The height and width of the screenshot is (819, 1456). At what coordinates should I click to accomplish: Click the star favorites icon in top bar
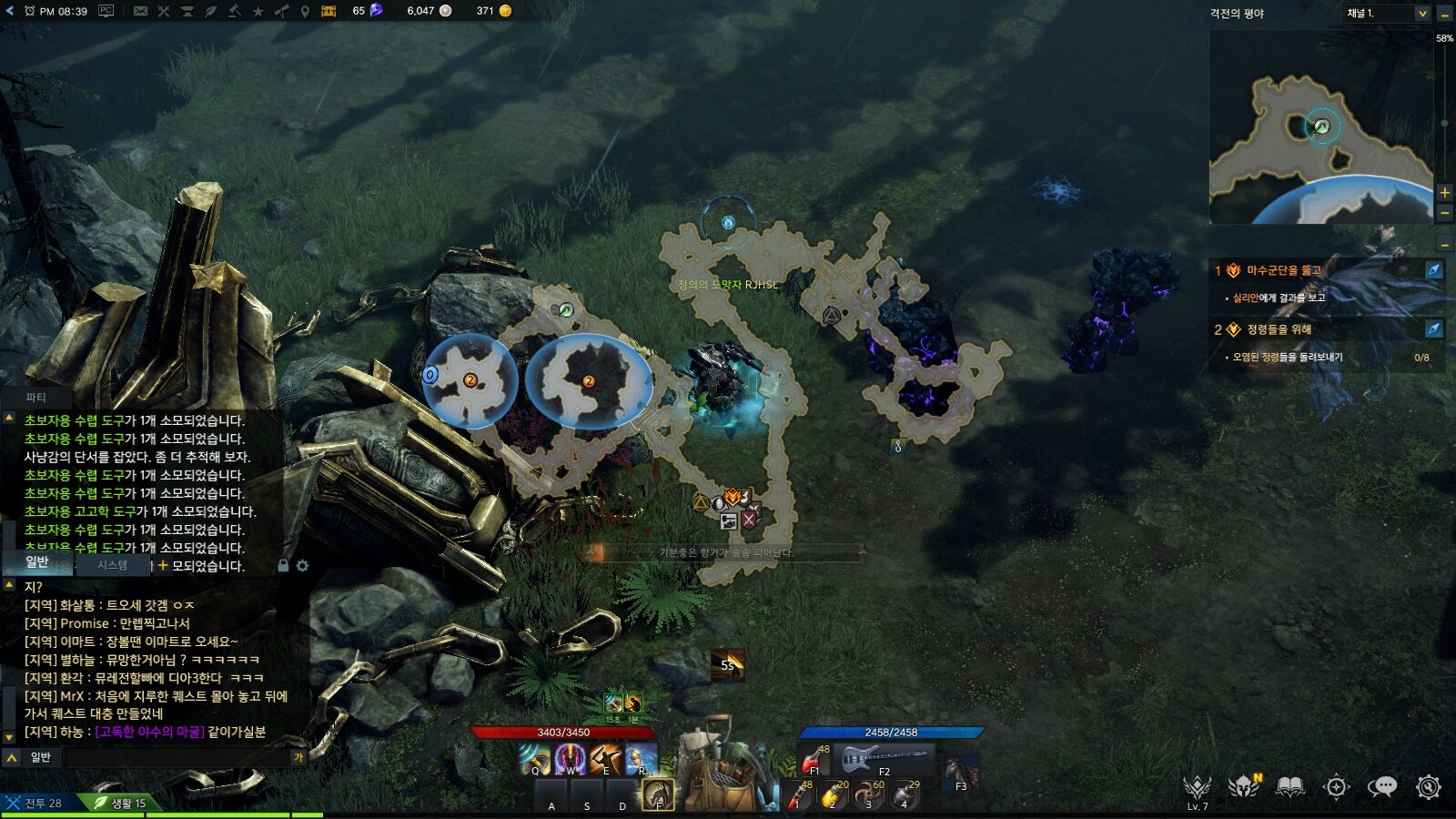pos(258,11)
